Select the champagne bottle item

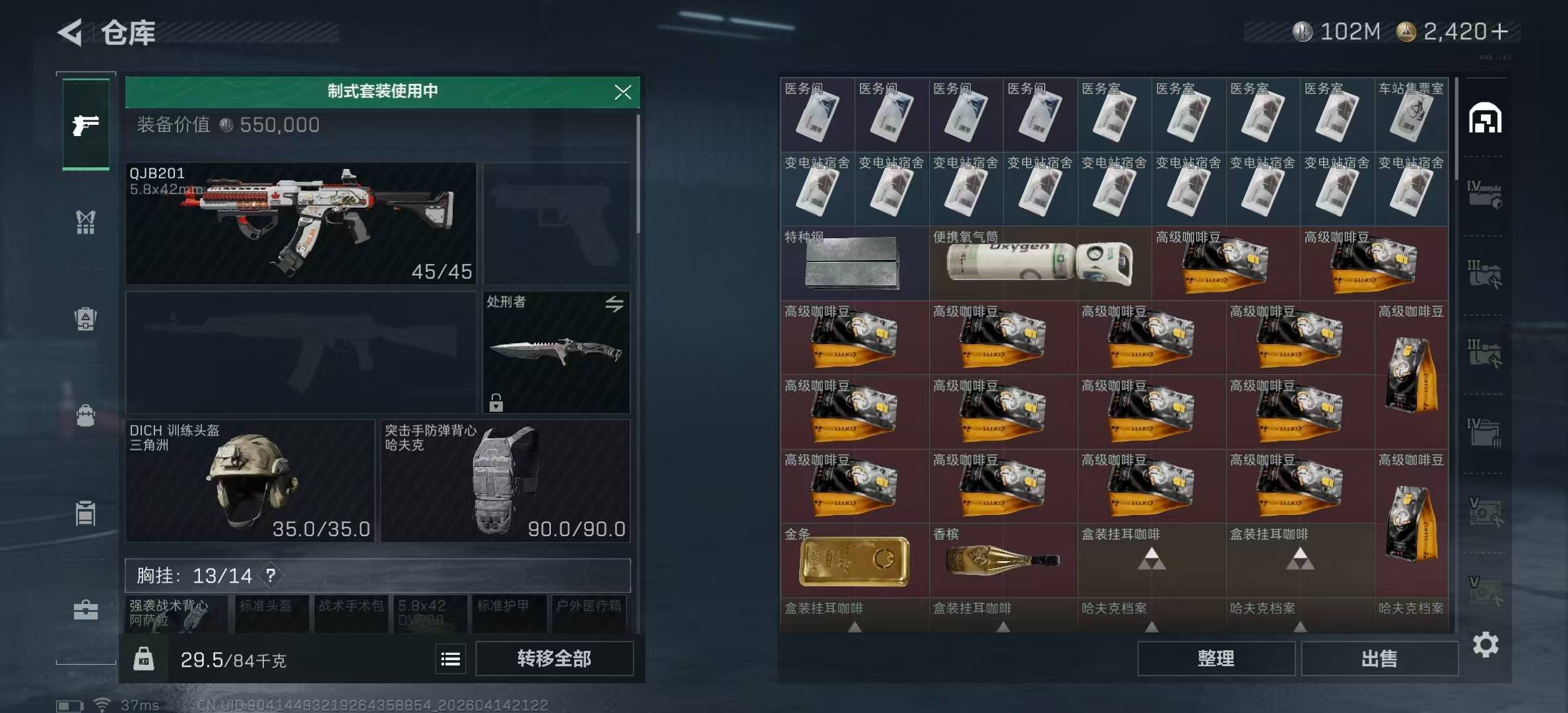[x=1002, y=560]
